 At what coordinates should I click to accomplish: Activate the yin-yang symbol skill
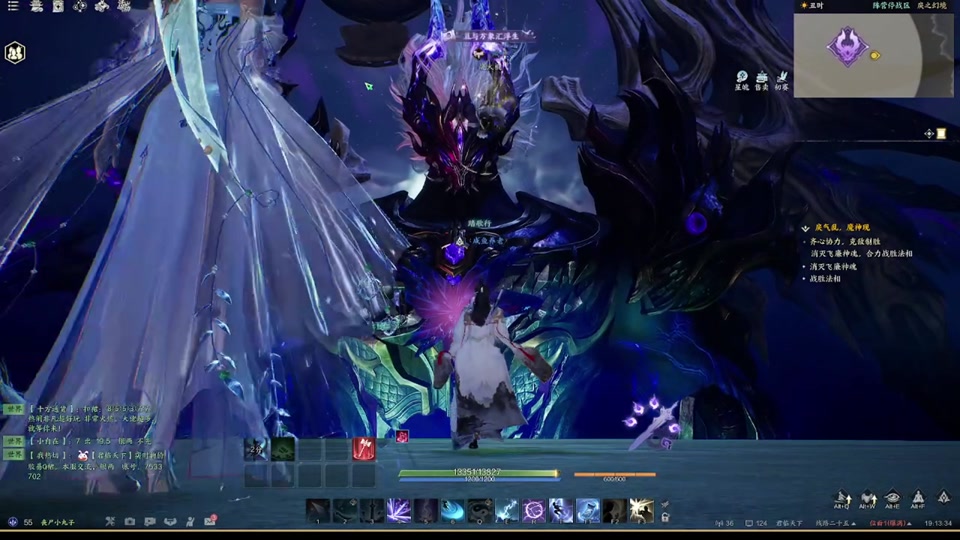pos(480,510)
